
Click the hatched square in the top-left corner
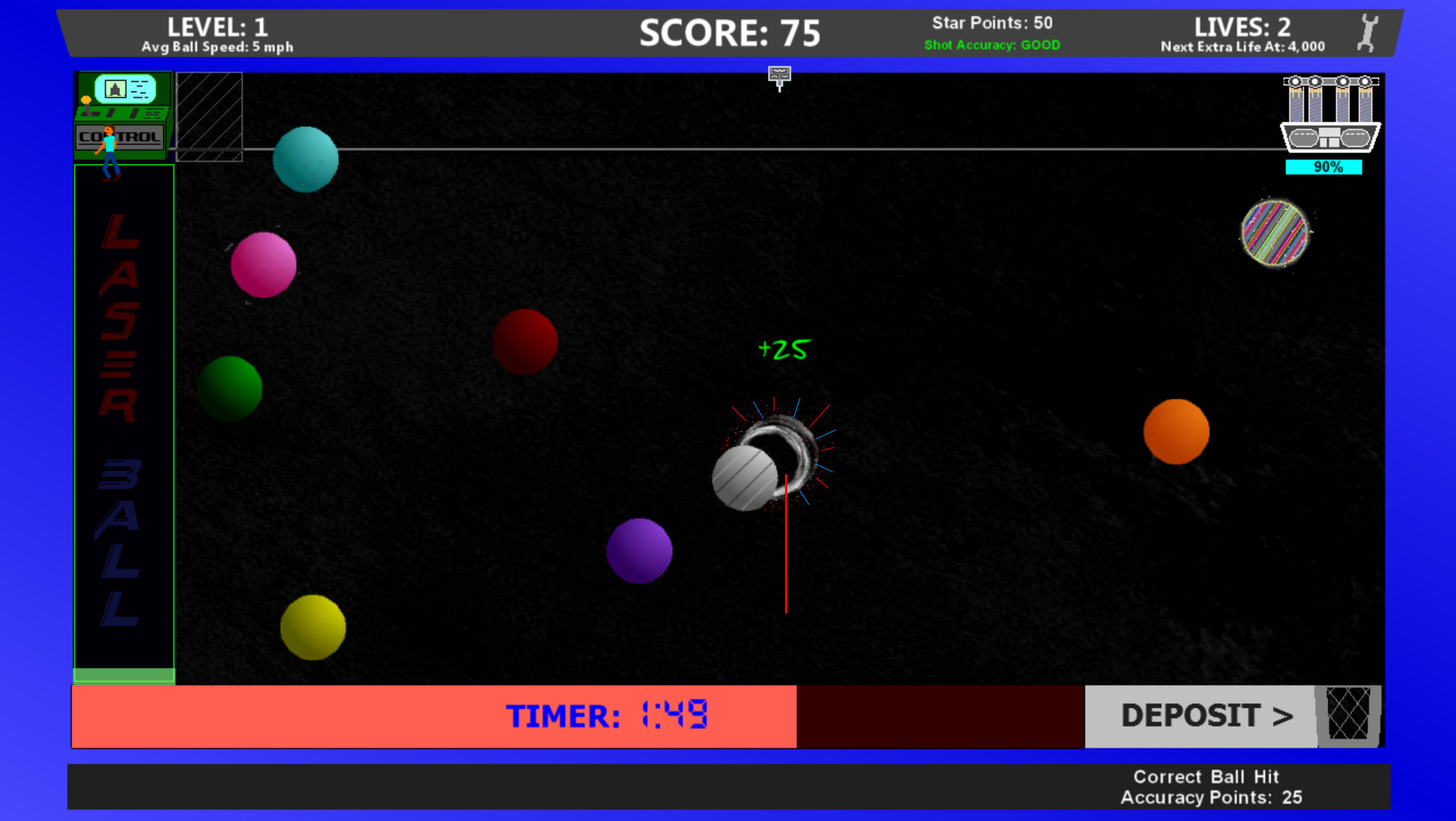pyautogui.click(x=207, y=116)
